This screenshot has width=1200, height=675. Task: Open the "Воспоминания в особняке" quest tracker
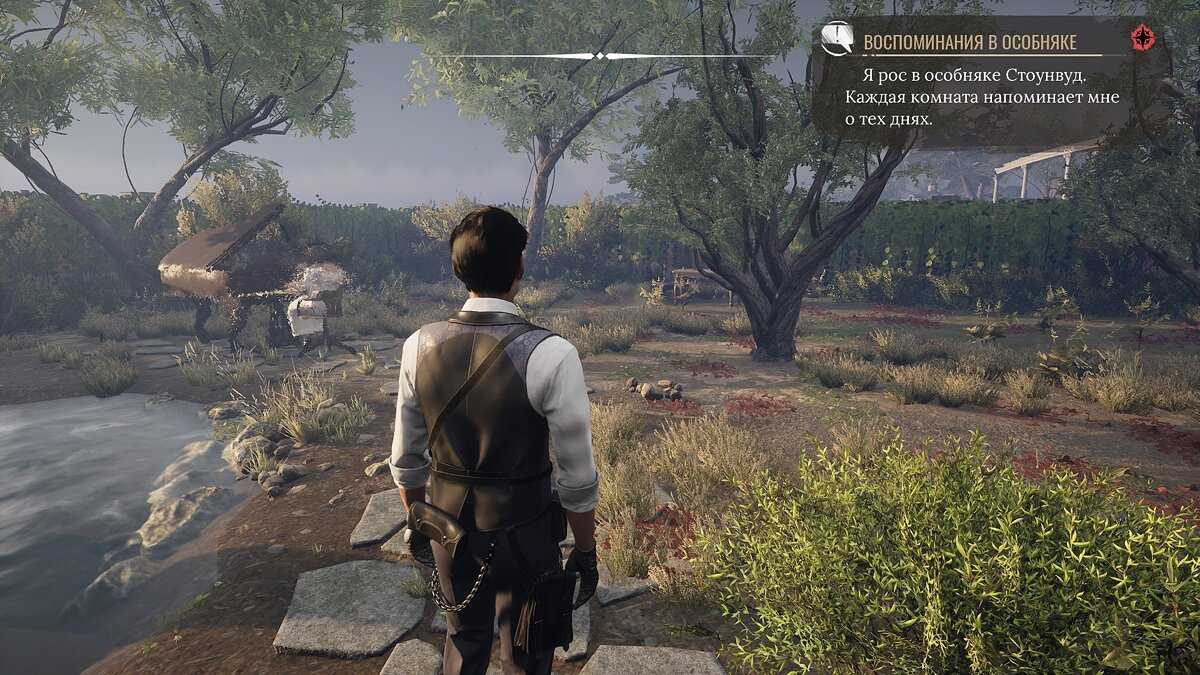pyautogui.click(x=969, y=42)
